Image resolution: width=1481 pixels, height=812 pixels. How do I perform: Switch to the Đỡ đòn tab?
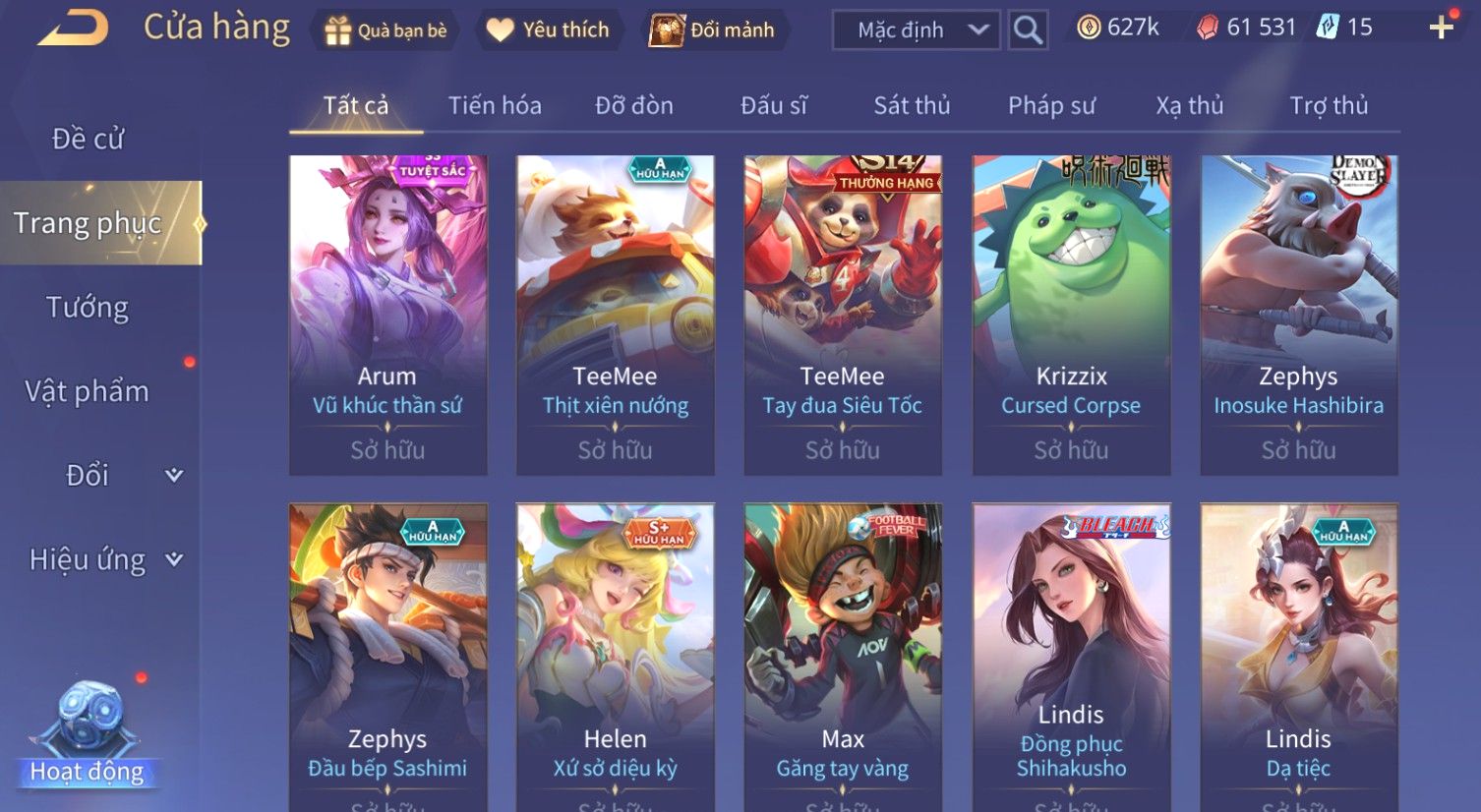pyautogui.click(x=634, y=106)
